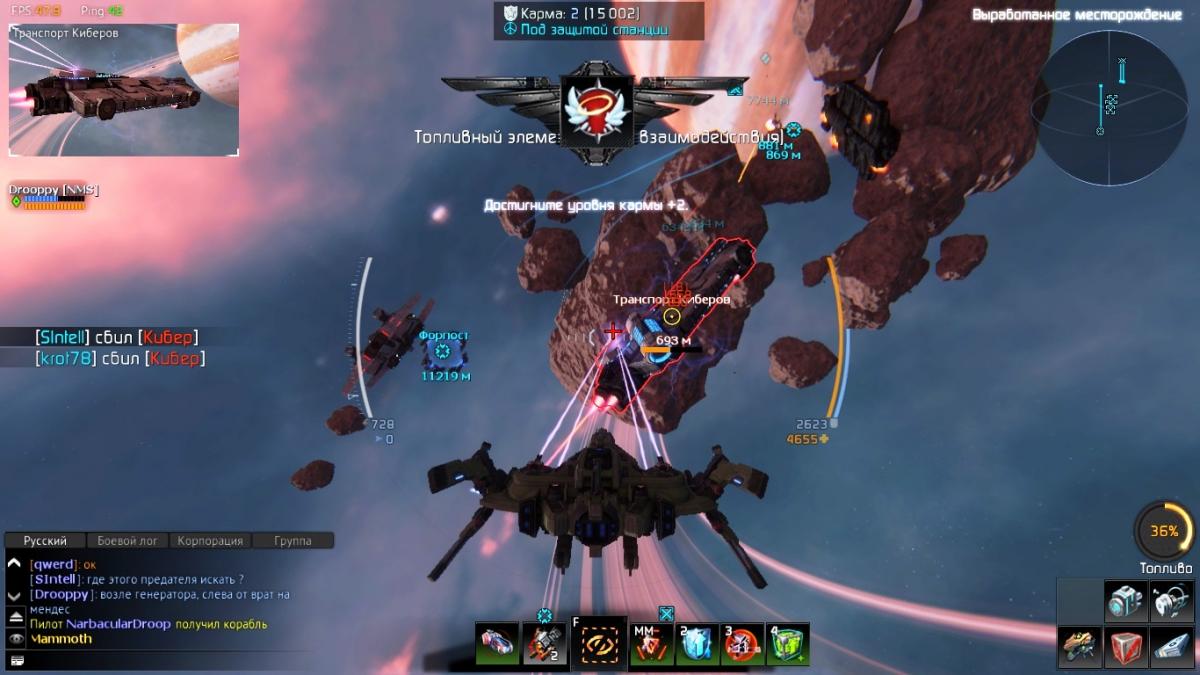Viewport: 1200px width, 675px height.
Task: Click the chat scroll-up arrow
Action: click(14, 564)
